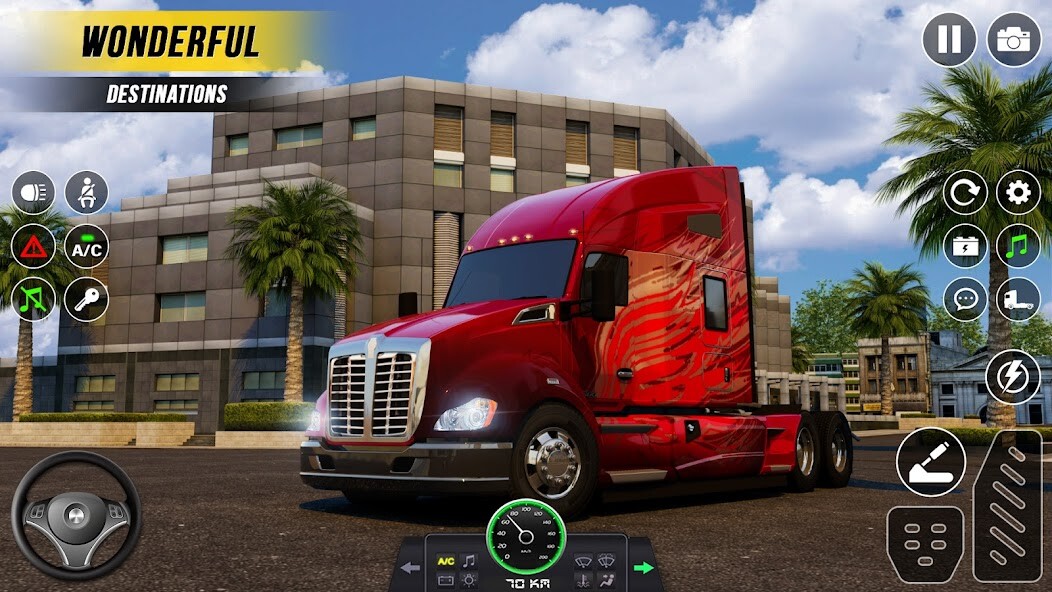
Task: Click the circular arrow reset button
Action: coord(965,192)
